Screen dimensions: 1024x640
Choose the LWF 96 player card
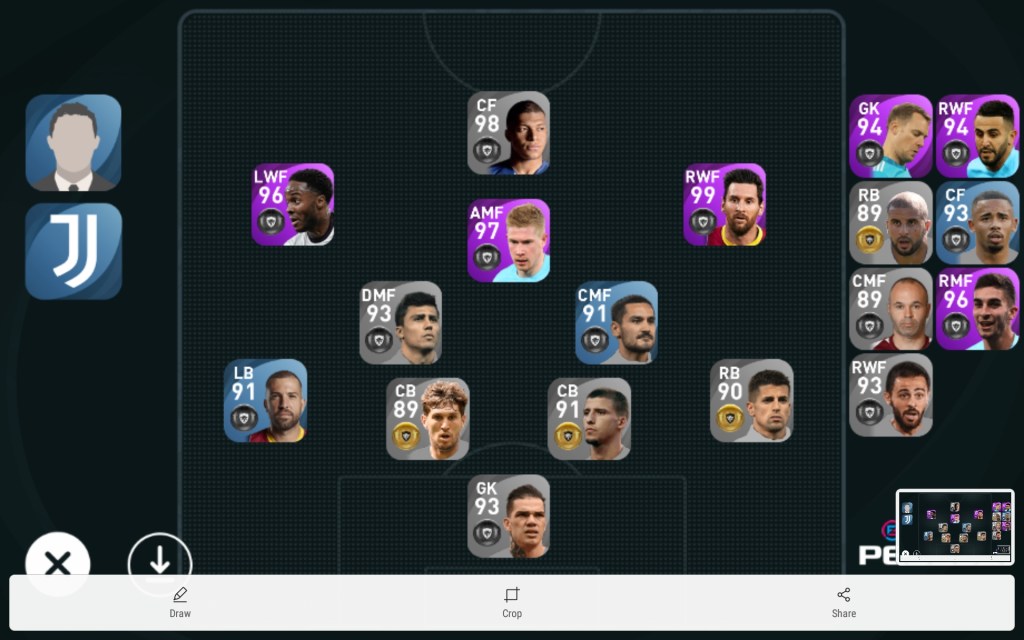coord(293,205)
